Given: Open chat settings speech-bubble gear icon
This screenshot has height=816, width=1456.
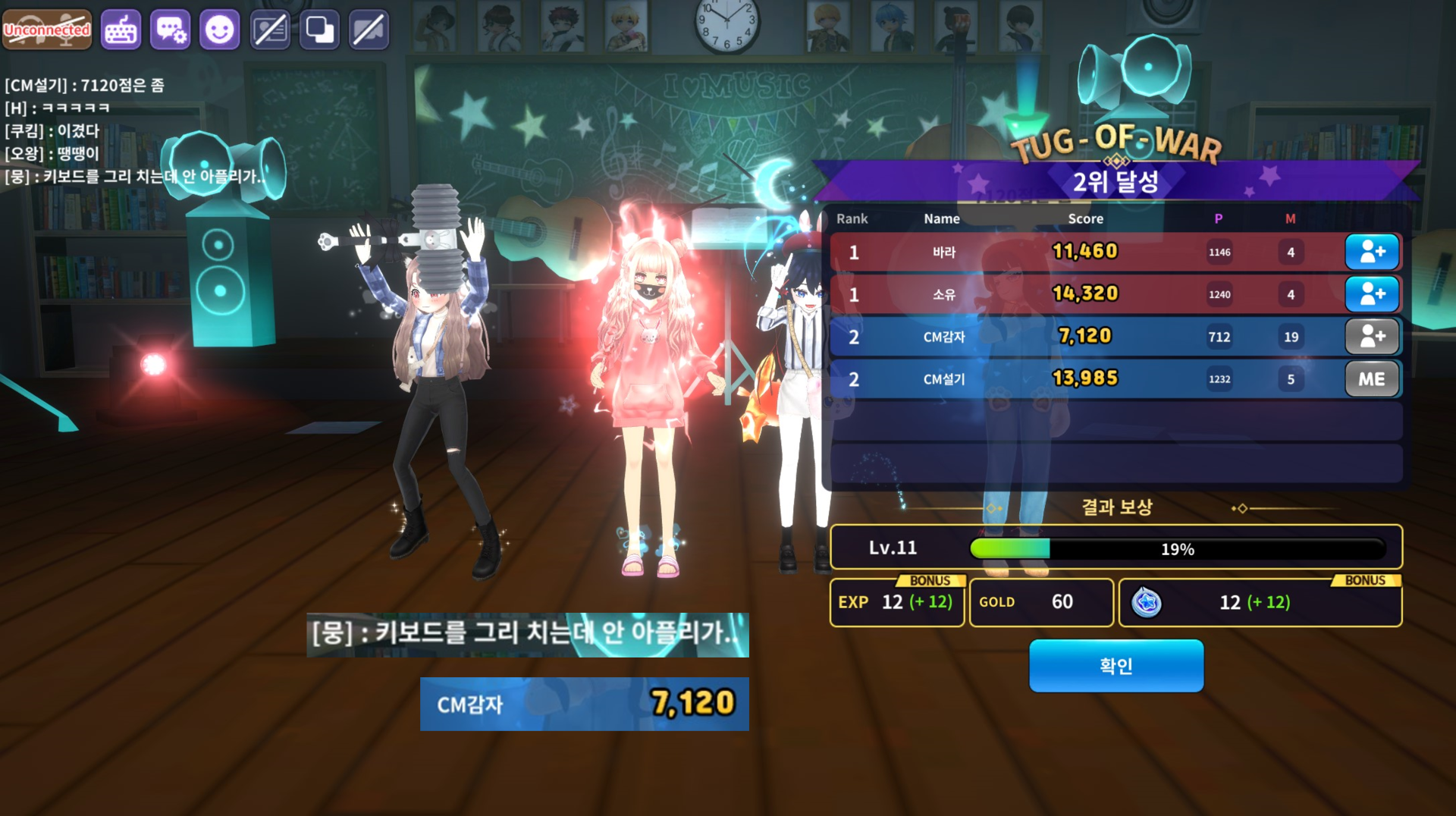Looking at the screenshot, I should [170, 30].
